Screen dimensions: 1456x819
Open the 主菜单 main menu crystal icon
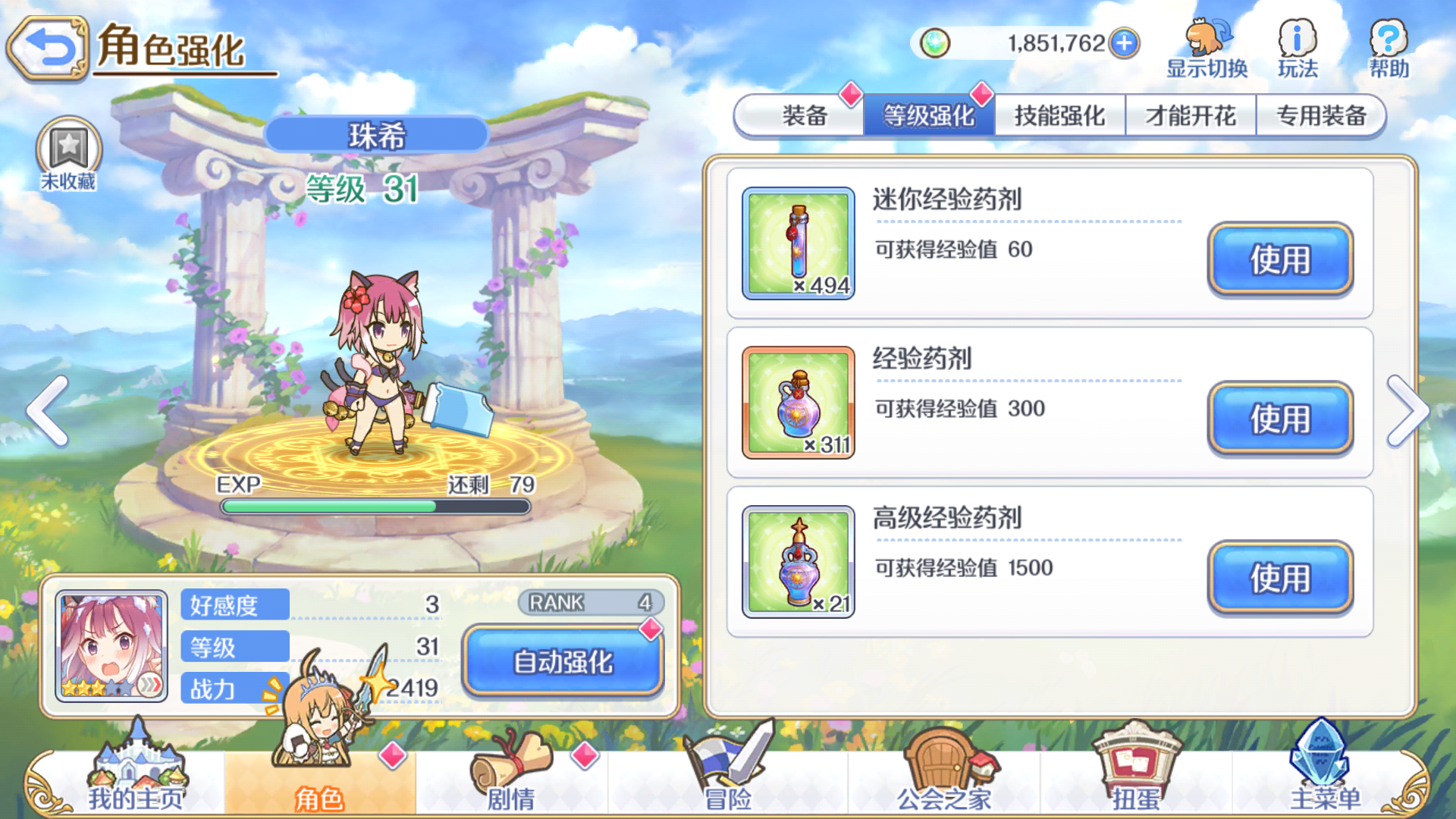(1319, 758)
